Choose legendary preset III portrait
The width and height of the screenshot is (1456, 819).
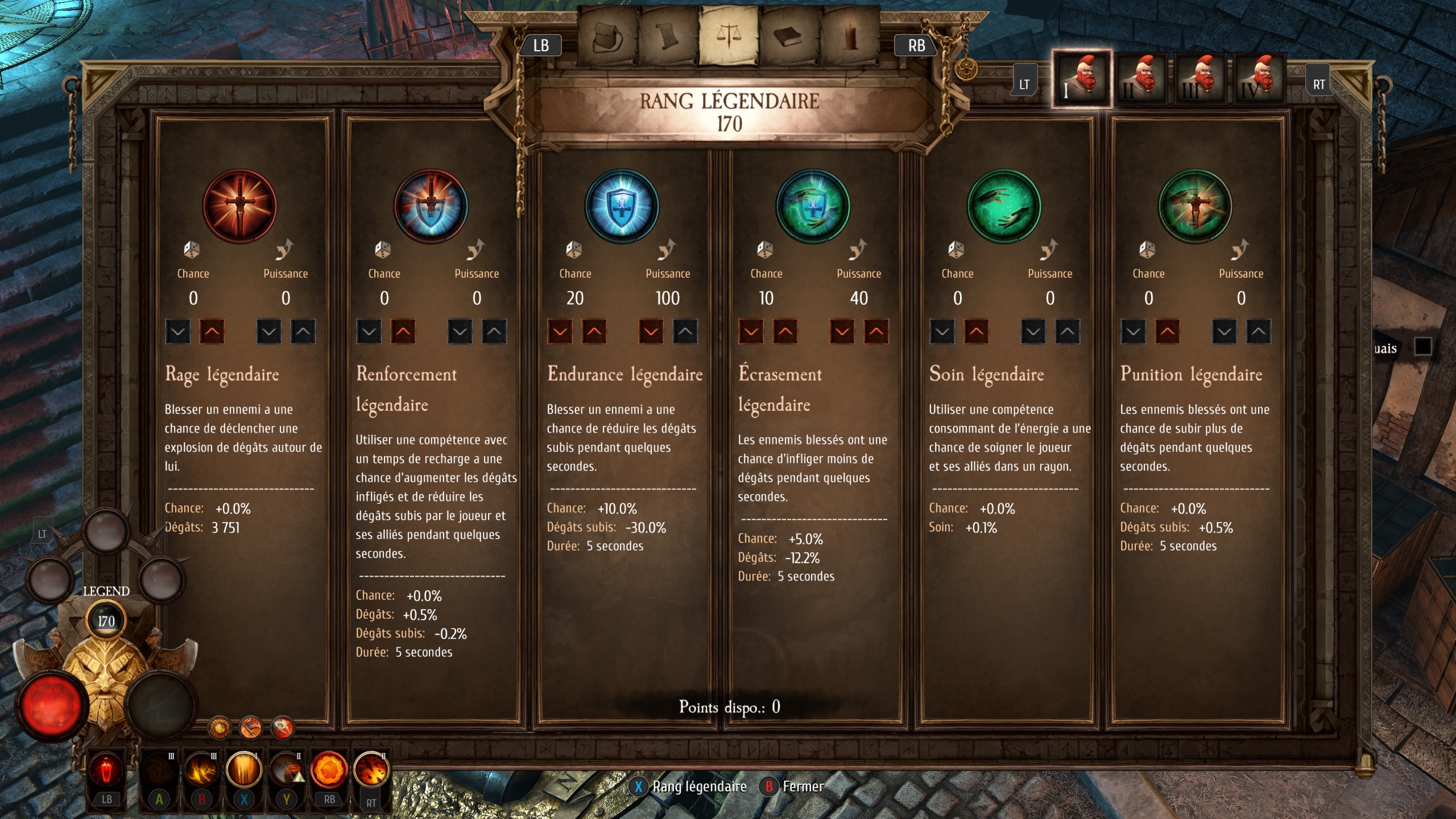pyautogui.click(x=1201, y=80)
